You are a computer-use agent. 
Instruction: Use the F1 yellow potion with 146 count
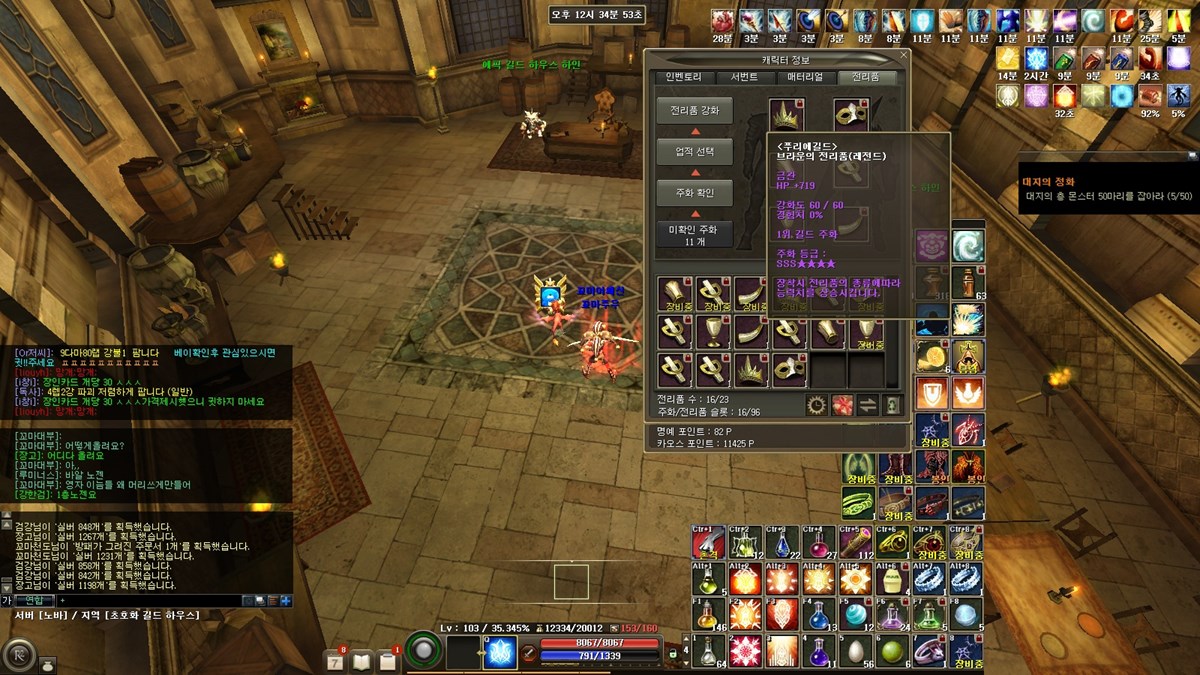pyautogui.click(x=708, y=614)
